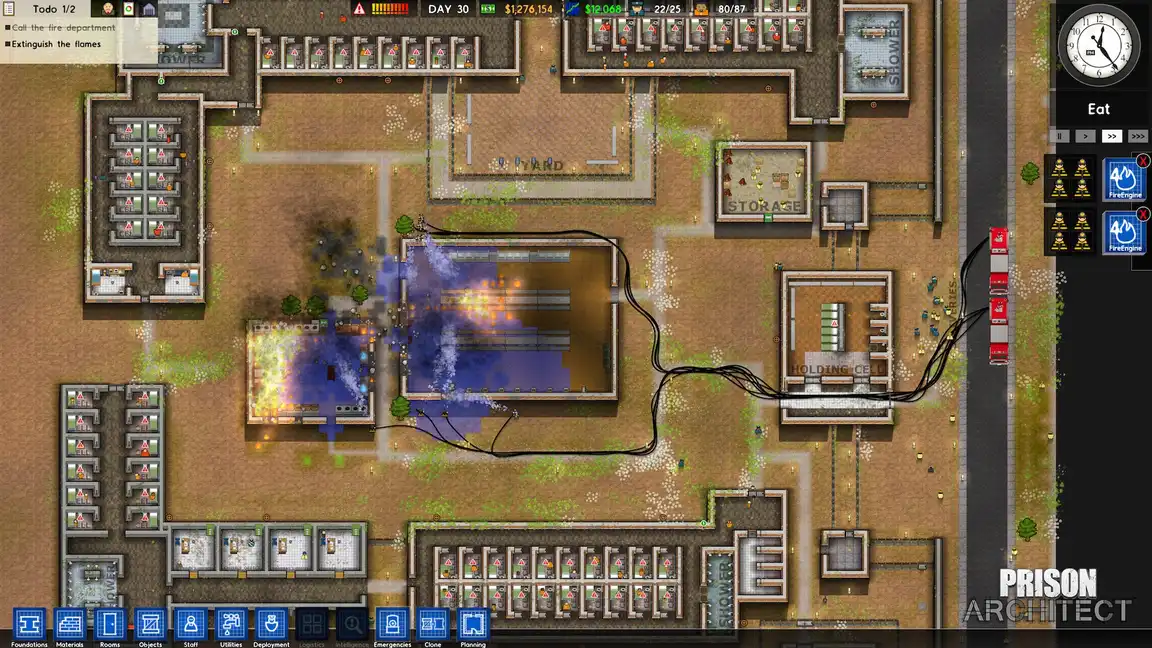Set game speed to normal single arrow
1152x648 pixels.
point(1085,136)
